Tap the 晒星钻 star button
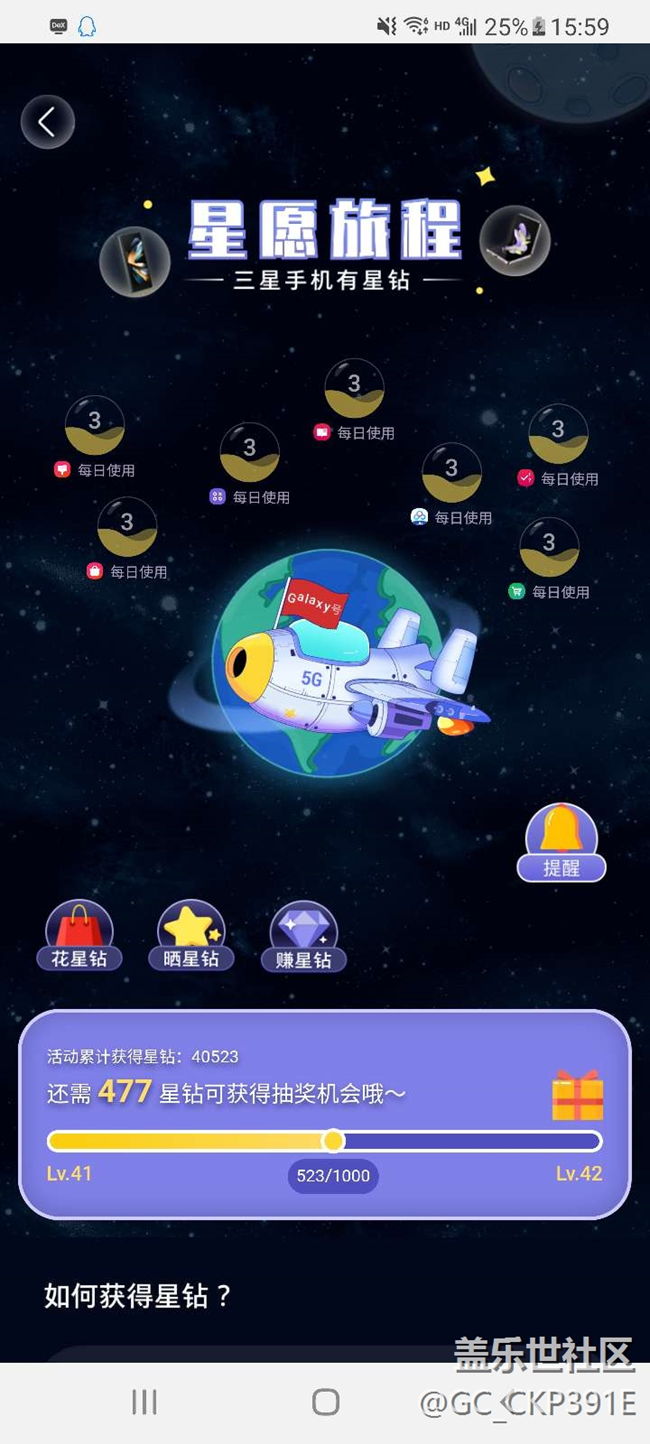Viewport: 650px width, 1444px height. (191, 937)
